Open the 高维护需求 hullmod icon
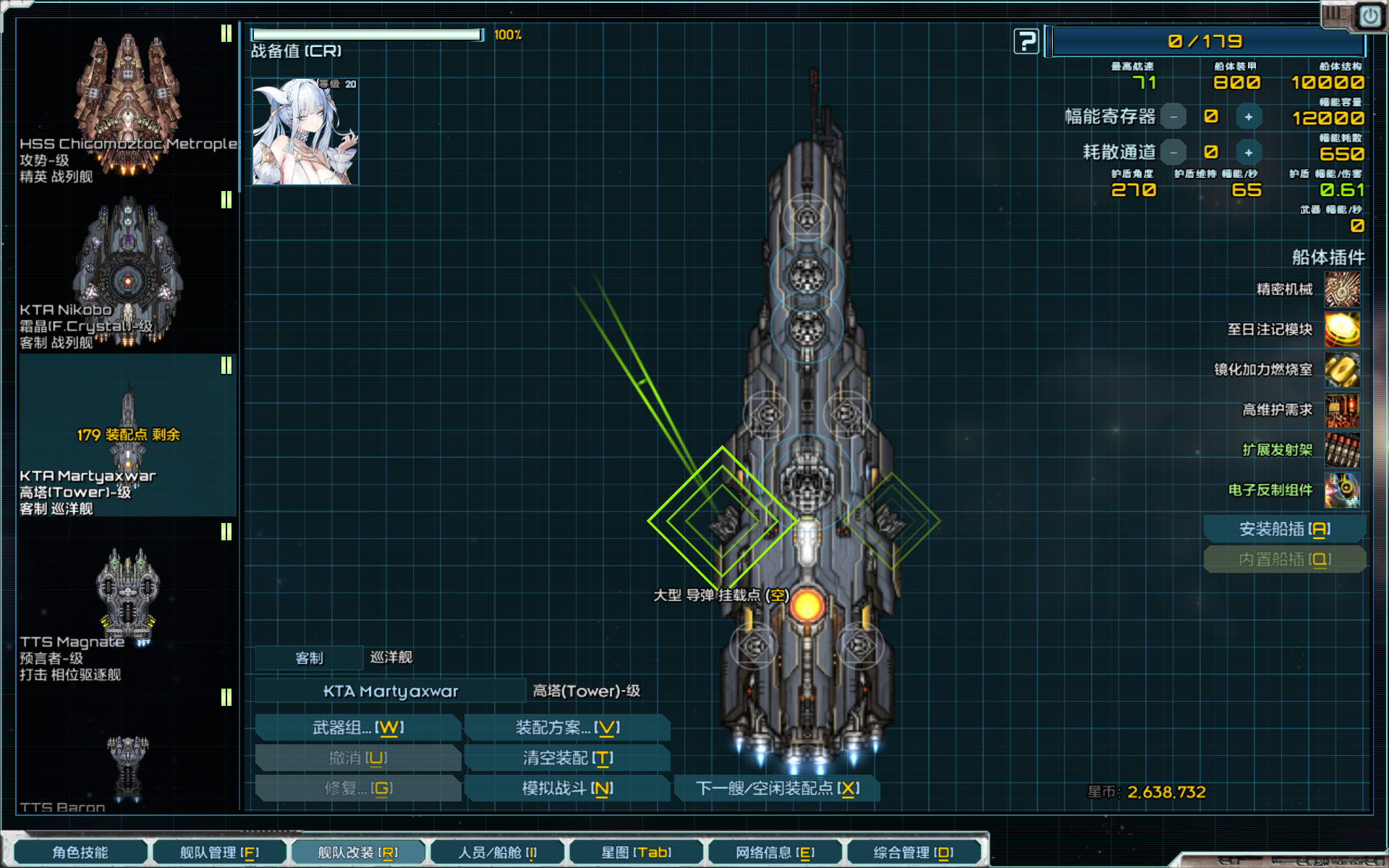1389x868 pixels. coord(1343,409)
